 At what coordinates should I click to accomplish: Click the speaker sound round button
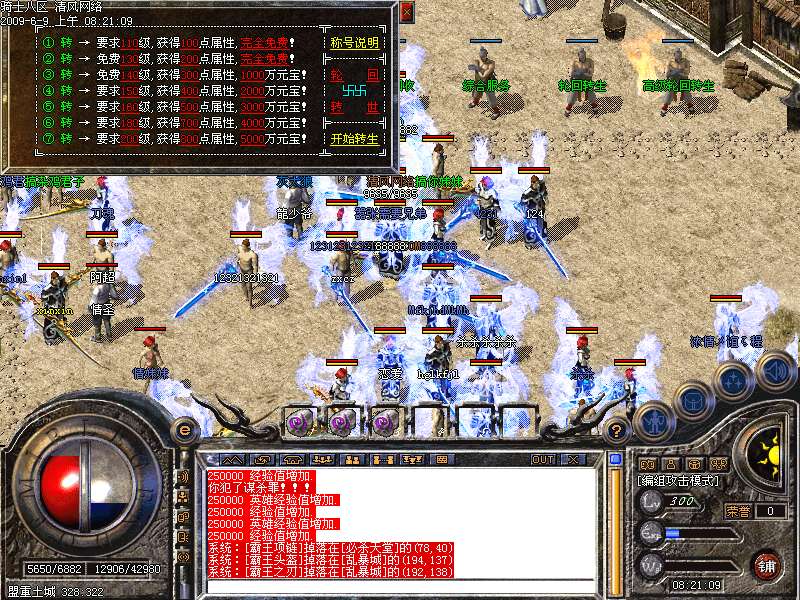coord(776,371)
